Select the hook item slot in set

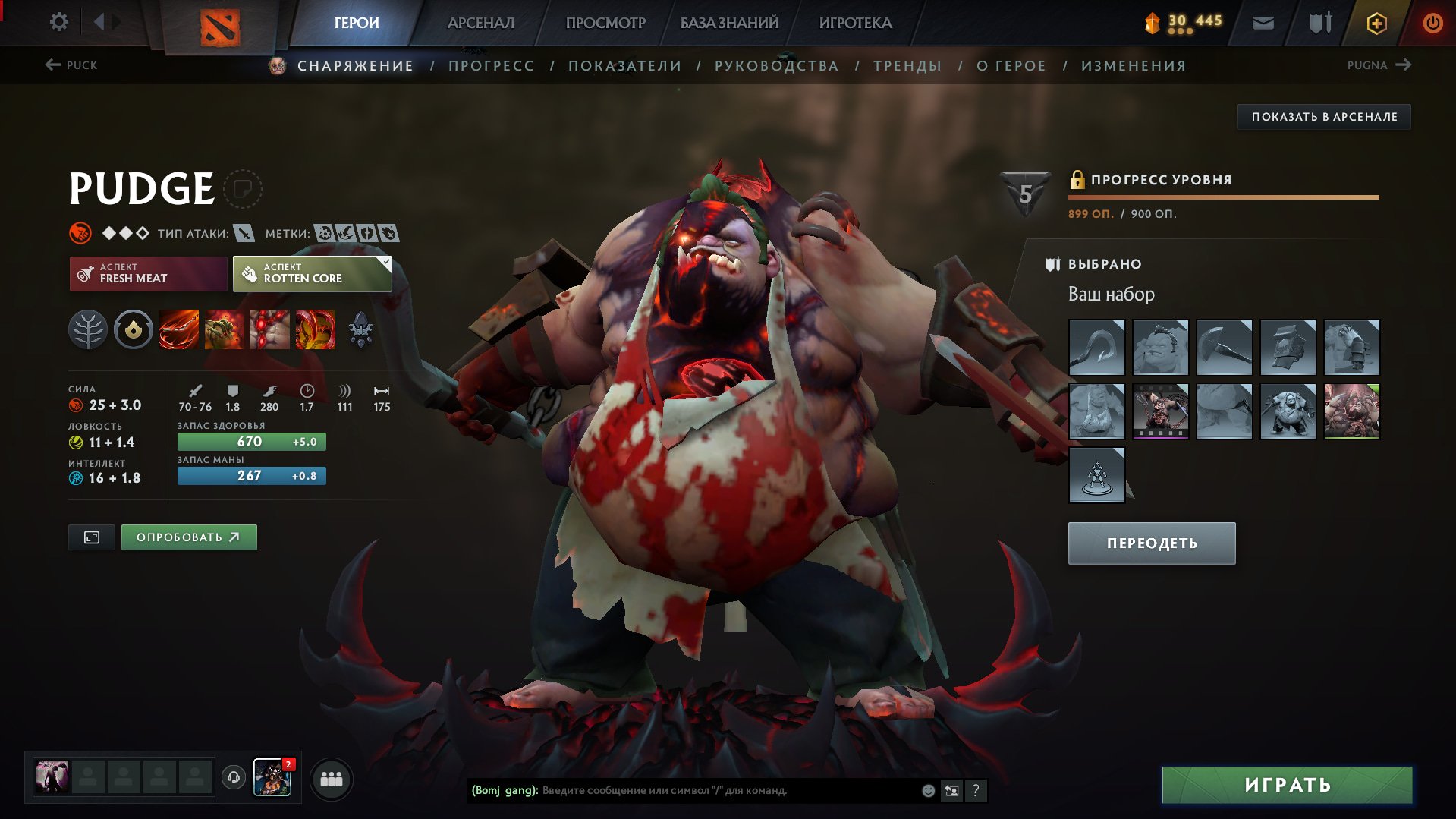(1096, 348)
